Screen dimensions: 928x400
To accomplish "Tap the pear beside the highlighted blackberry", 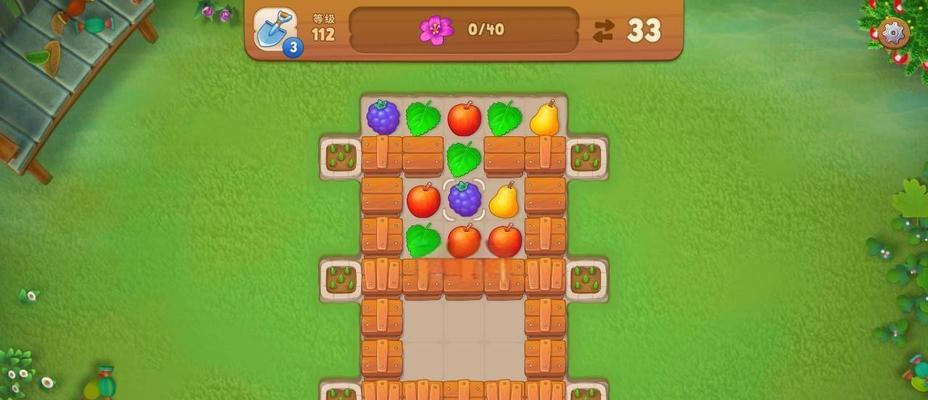I will click(x=504, y=199).
